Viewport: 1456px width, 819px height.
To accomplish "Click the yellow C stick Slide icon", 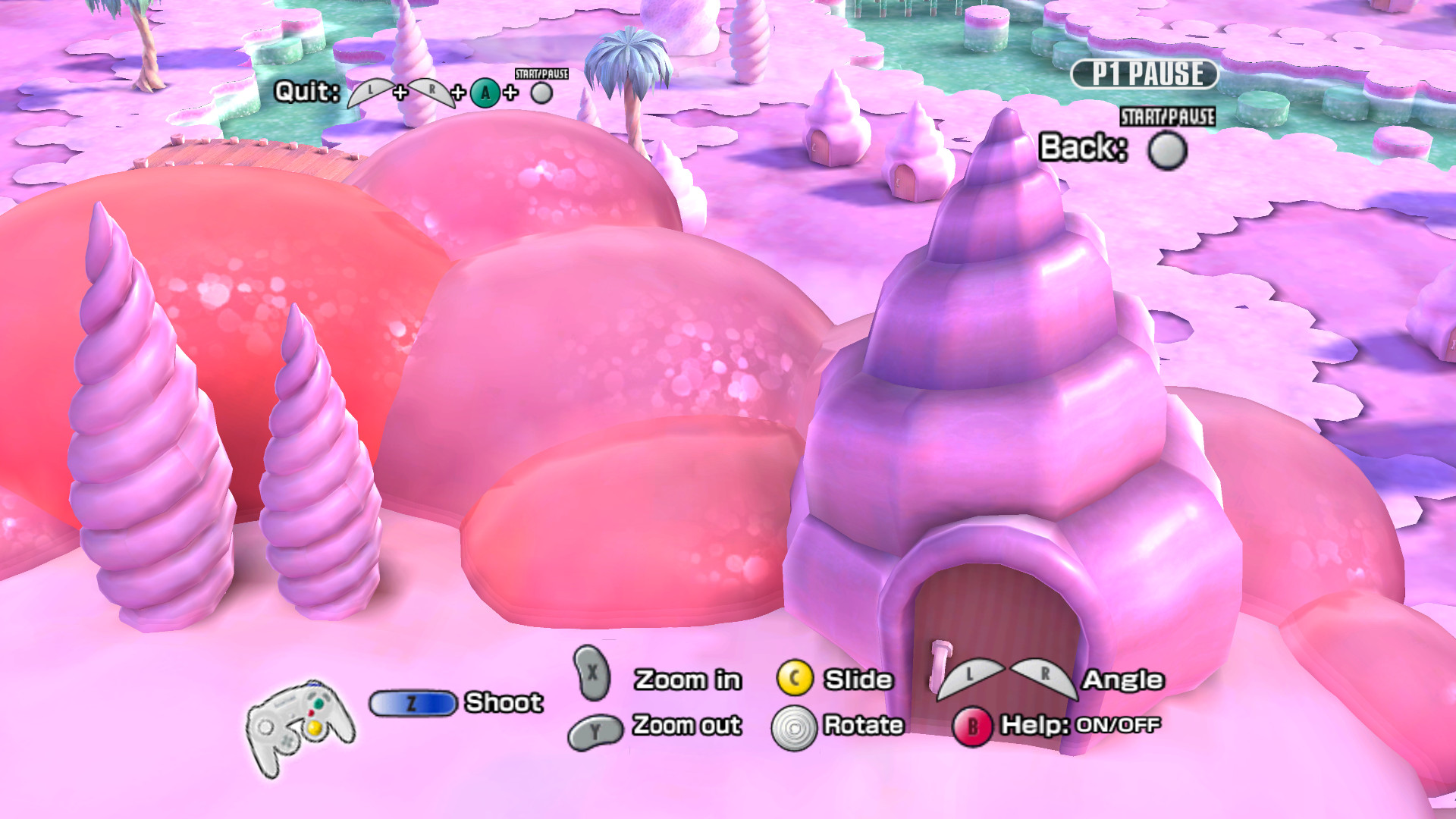I will (x=793, y=679).
